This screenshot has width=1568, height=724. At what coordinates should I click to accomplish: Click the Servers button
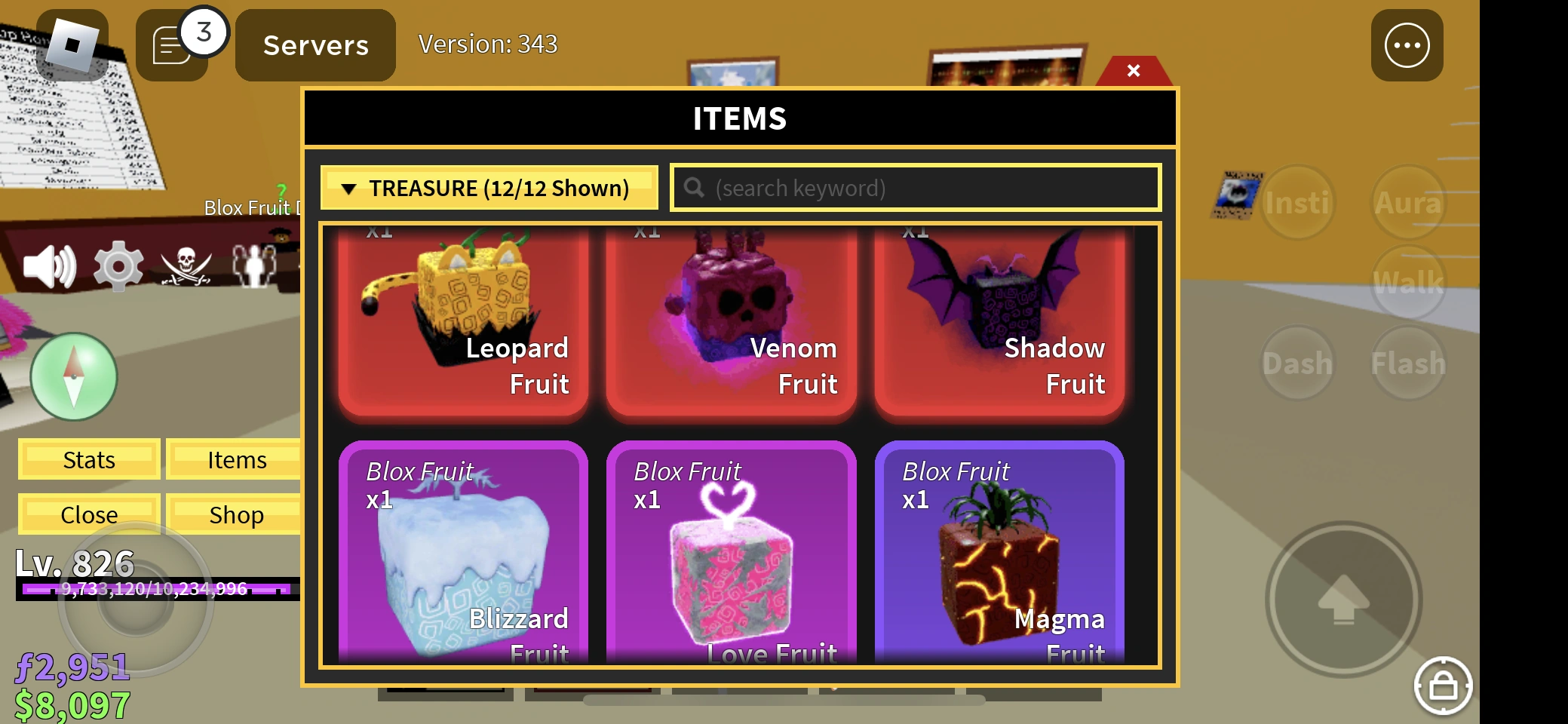[x=315, y=45]
